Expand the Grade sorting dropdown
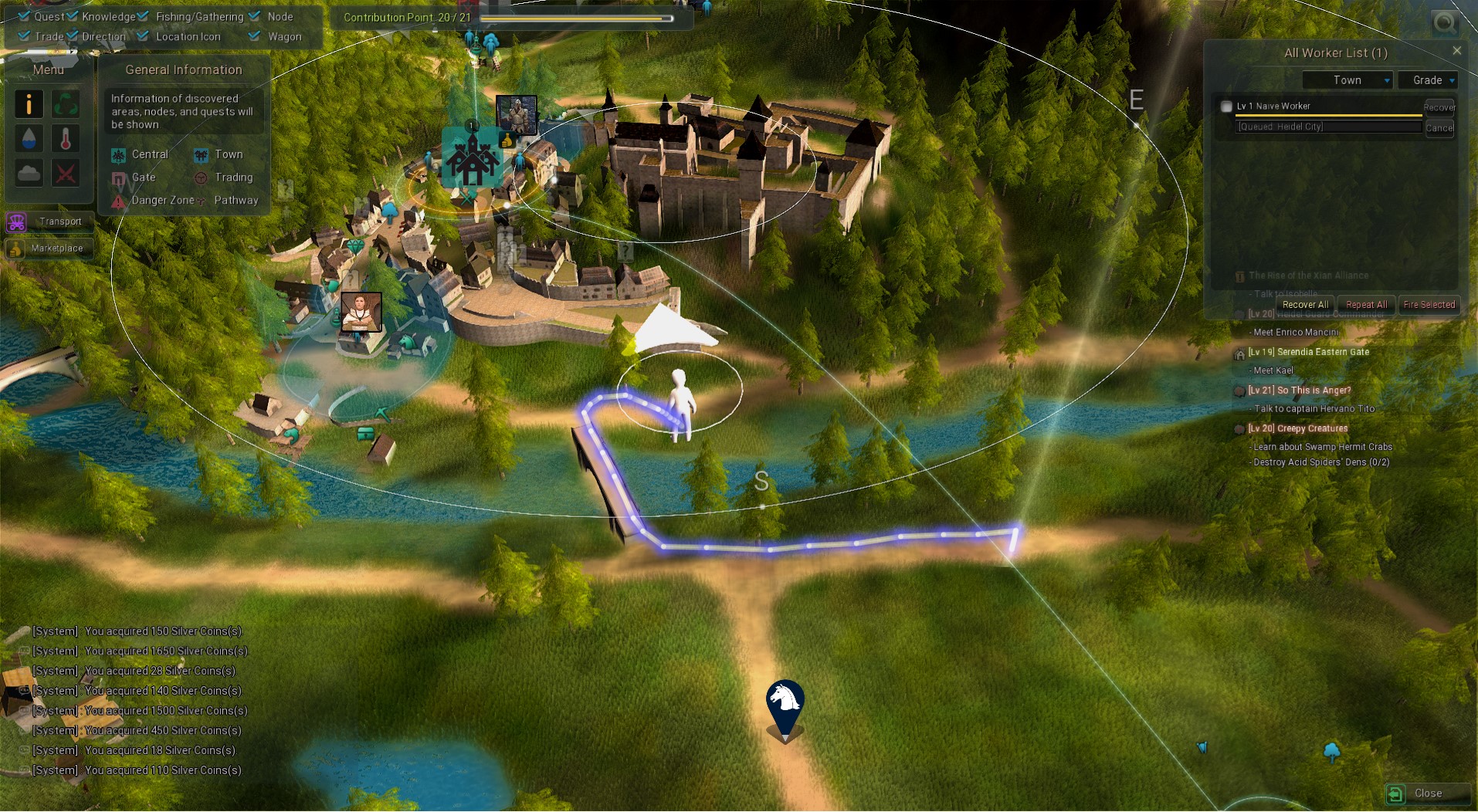The width and height of the screenshot is (1478, 812). point(1428,80)
